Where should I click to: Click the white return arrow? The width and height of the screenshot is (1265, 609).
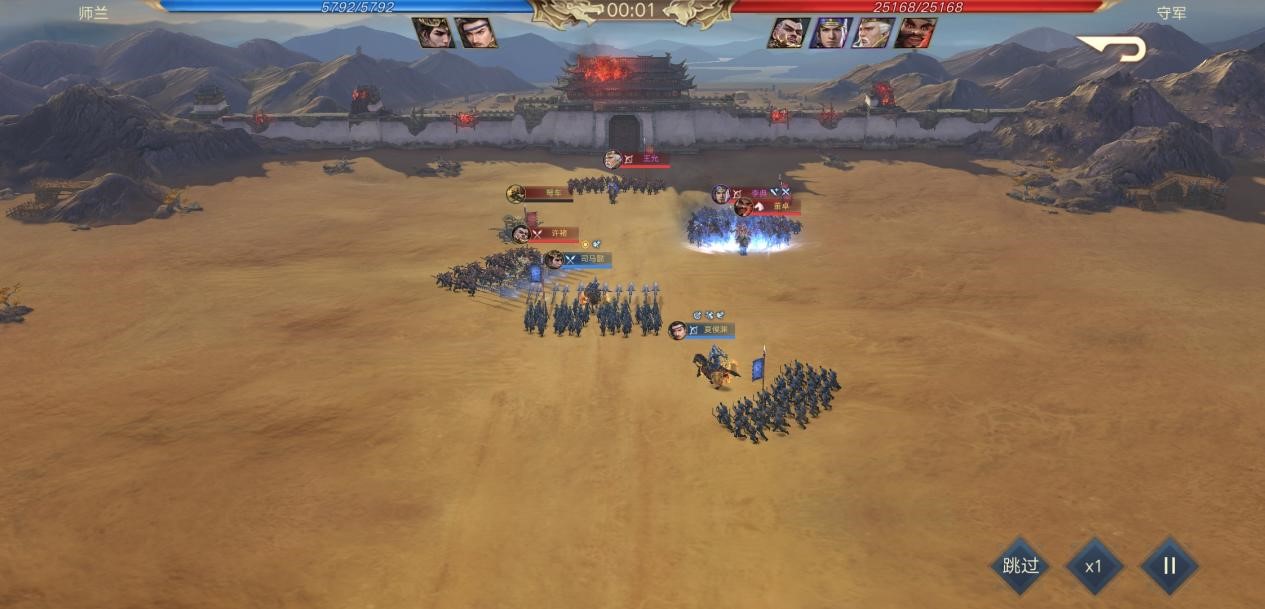[1112, 48]
